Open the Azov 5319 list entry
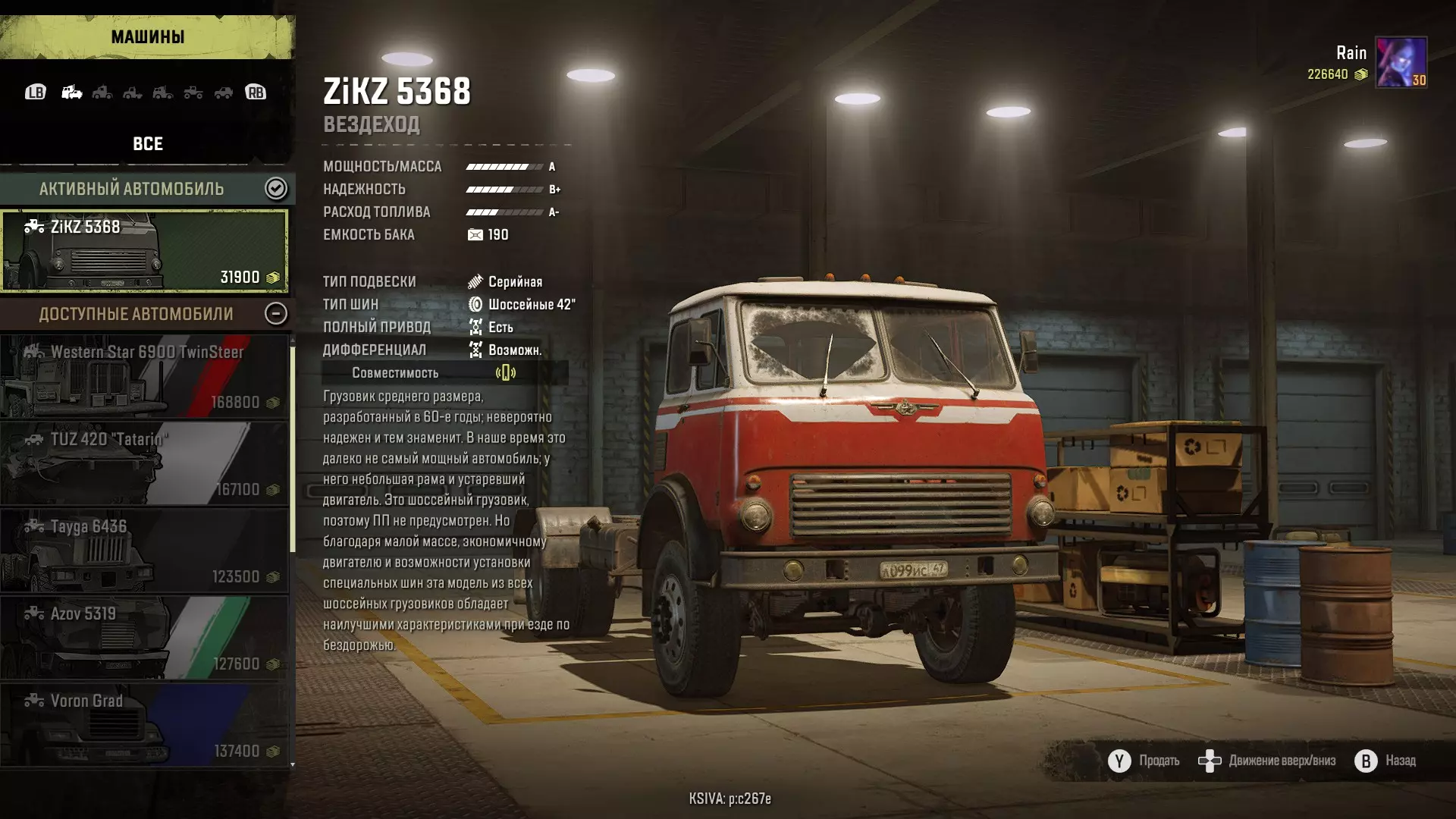 tap(144, 639)
